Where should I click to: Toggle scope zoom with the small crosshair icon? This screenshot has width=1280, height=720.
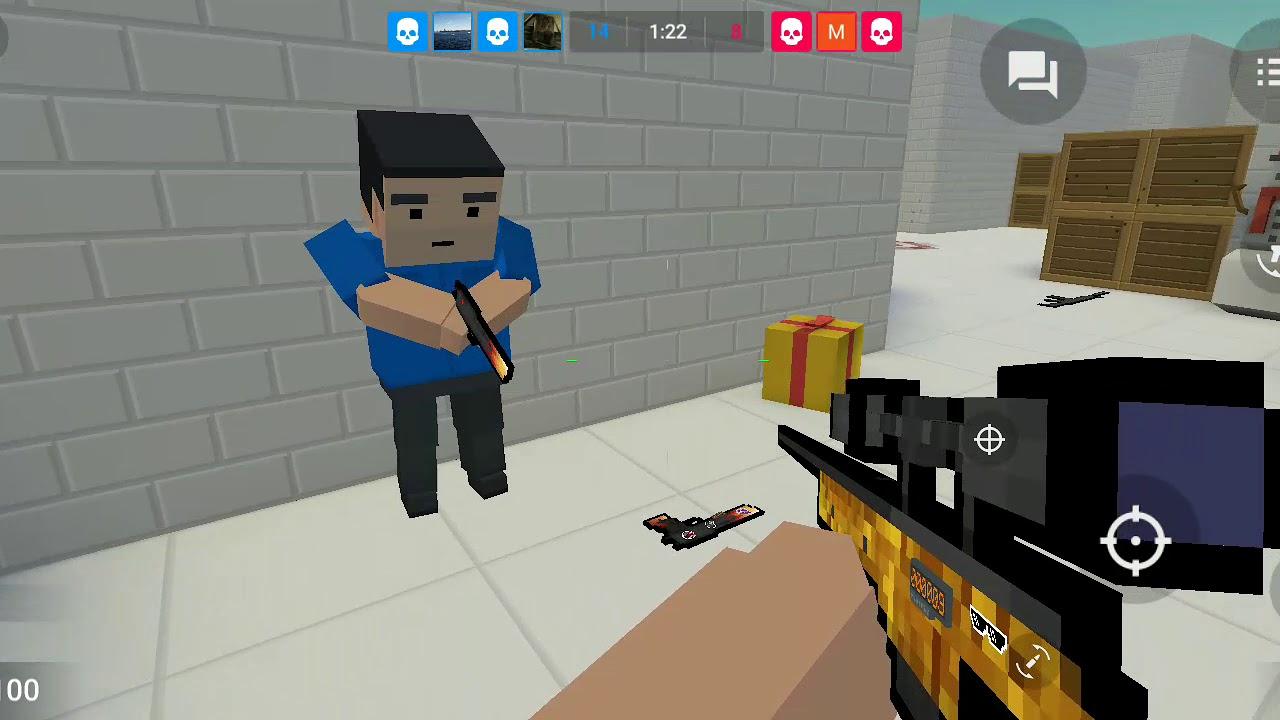988,440
